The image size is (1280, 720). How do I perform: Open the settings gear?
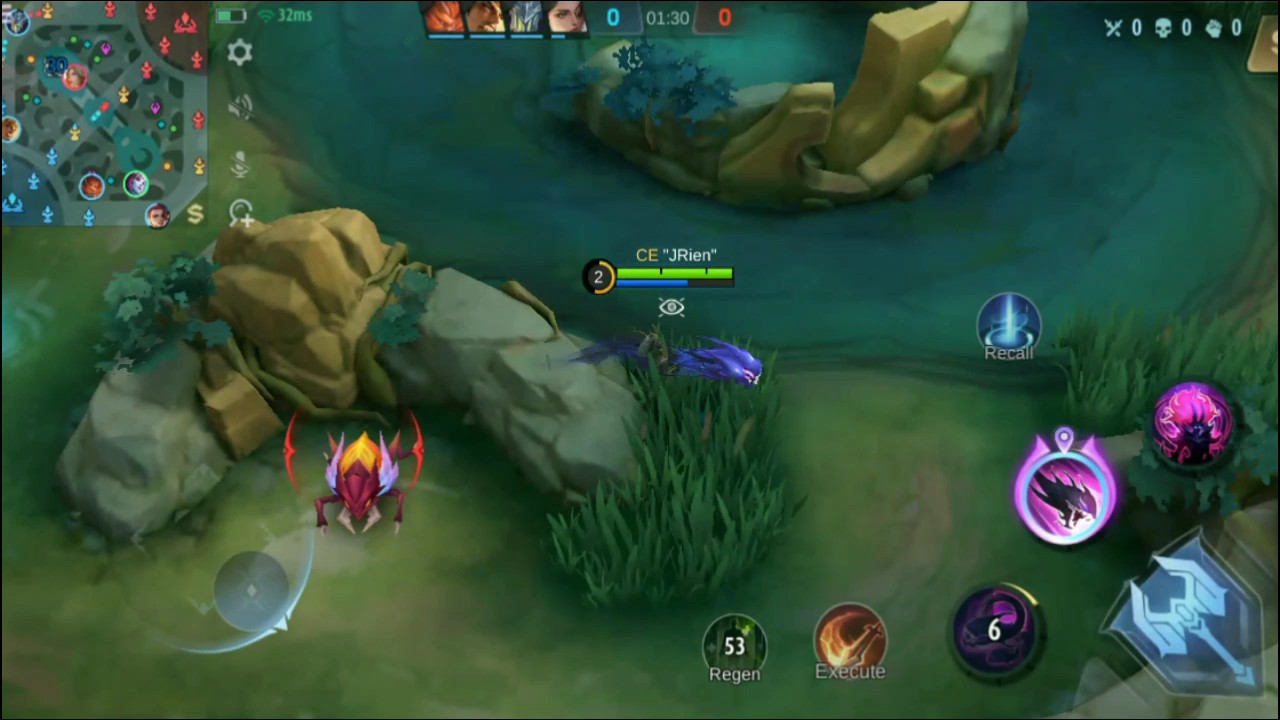pyautogui.click(x=240, y=53)
